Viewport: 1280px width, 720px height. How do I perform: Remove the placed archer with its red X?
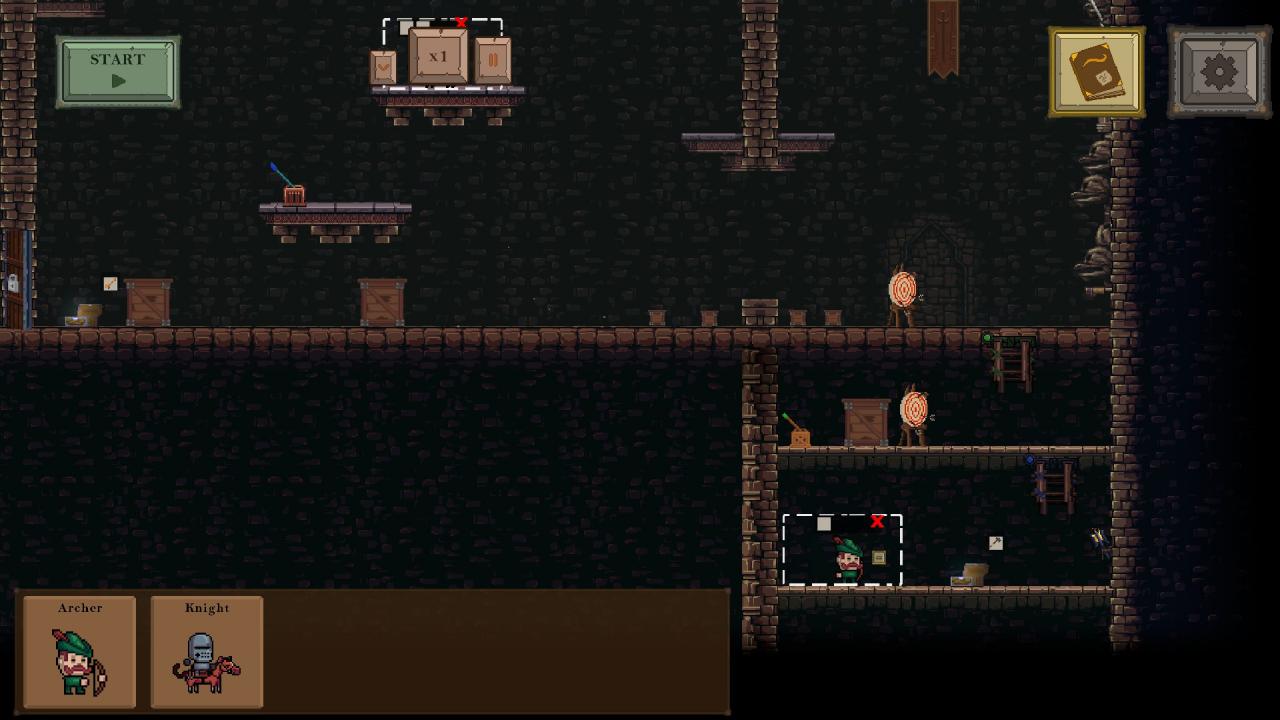pyautogui.click(x=877, y=521)
